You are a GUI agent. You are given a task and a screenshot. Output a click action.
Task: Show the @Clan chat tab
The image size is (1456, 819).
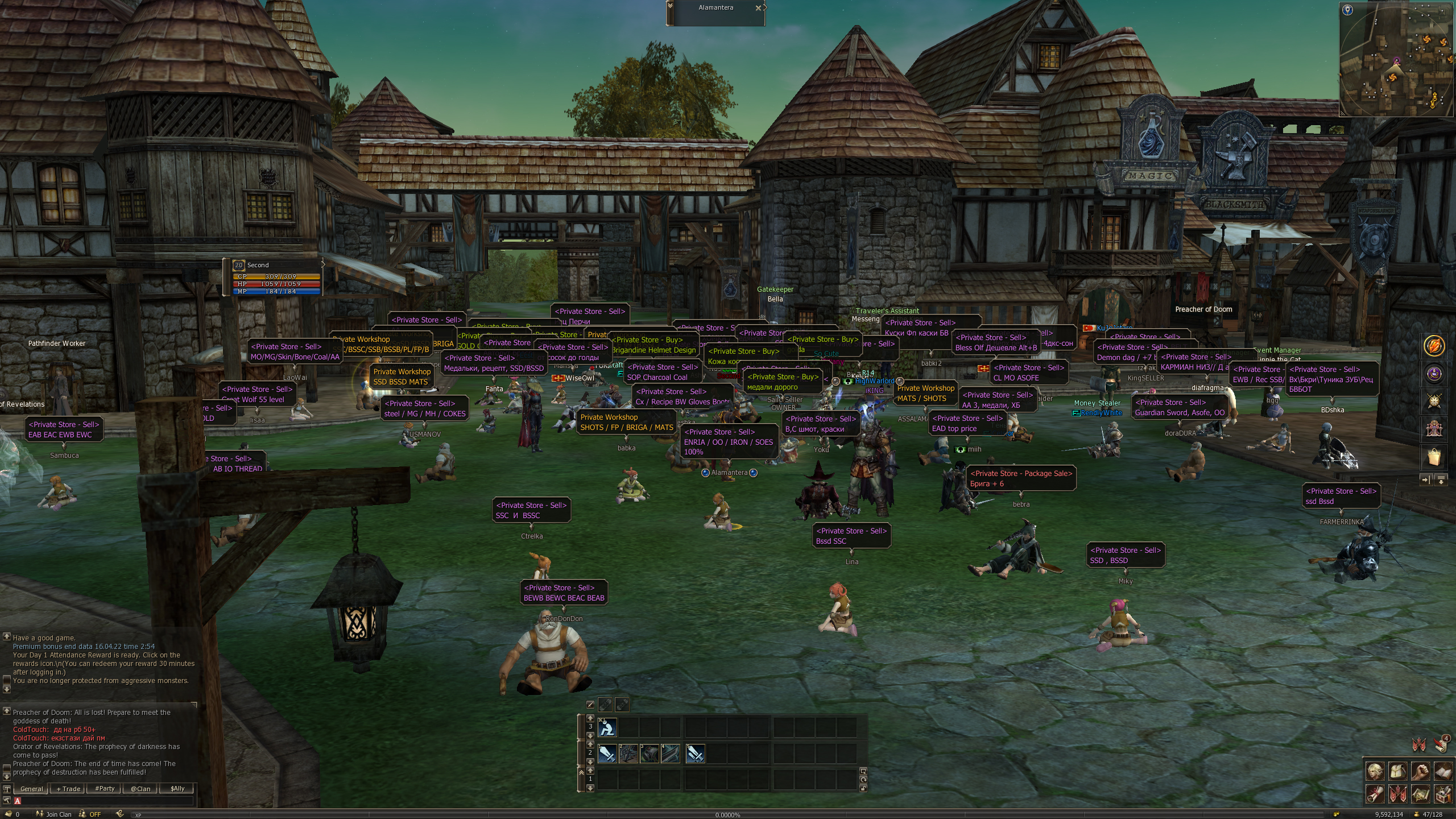(140, 789)
